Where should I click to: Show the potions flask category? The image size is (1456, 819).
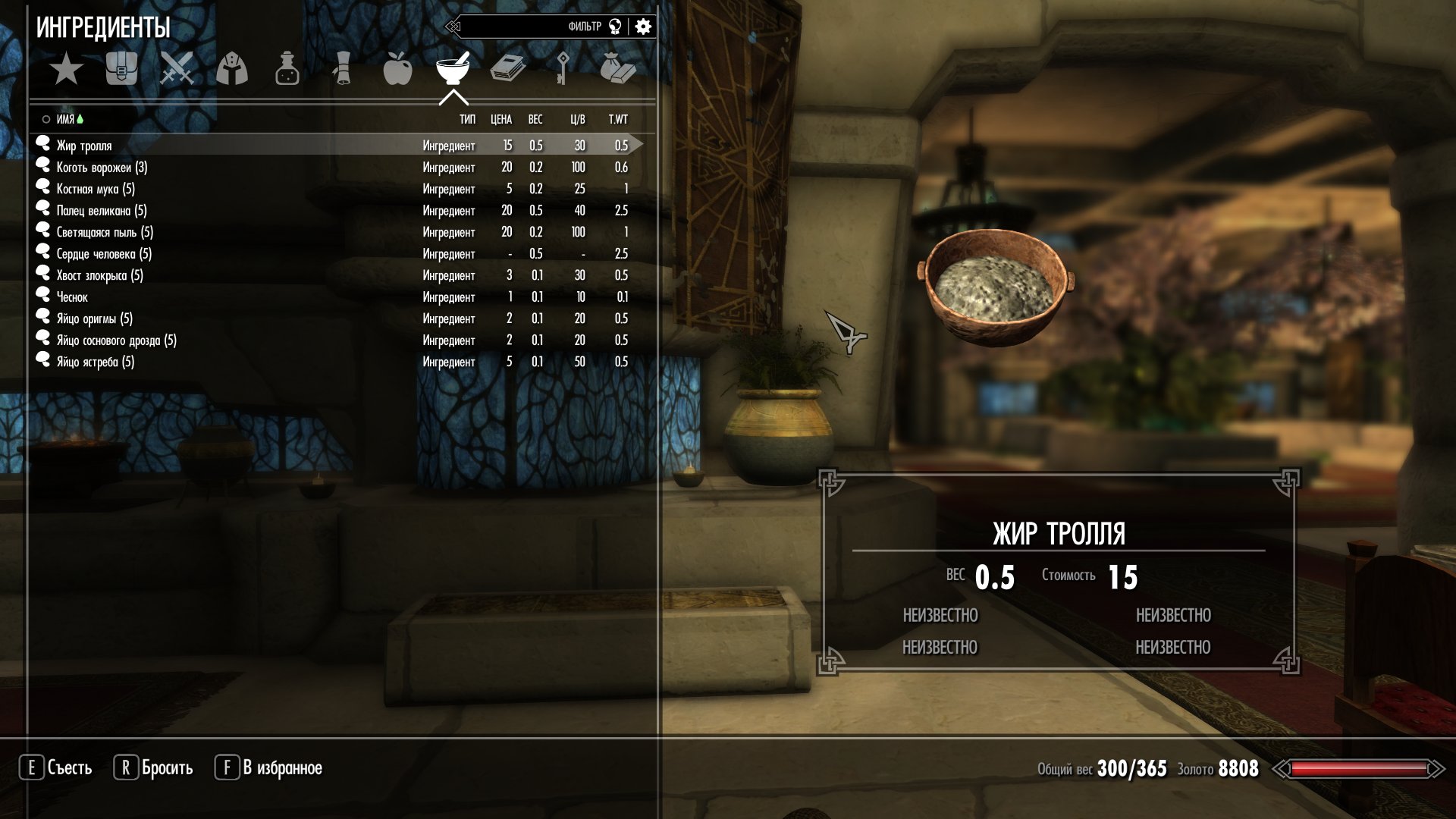287,70
